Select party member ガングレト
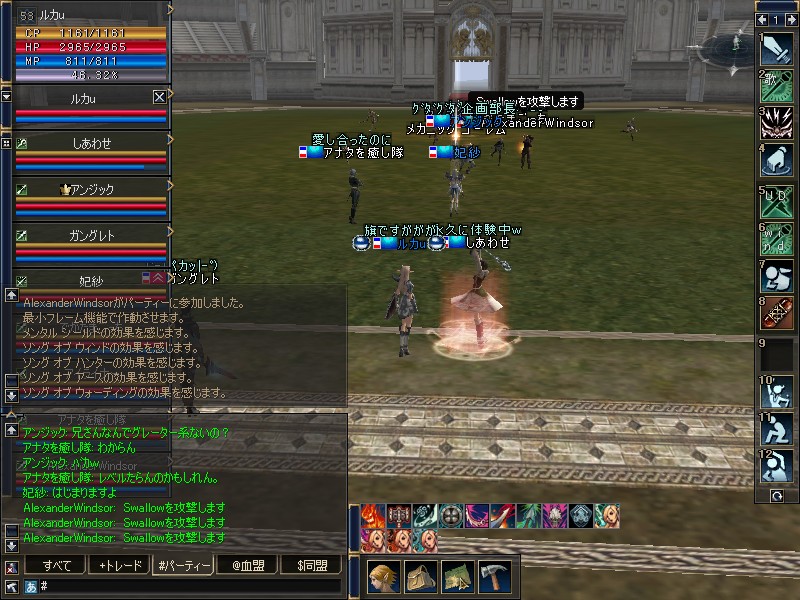This screenshot has width=800, height=600. (91, 233)
